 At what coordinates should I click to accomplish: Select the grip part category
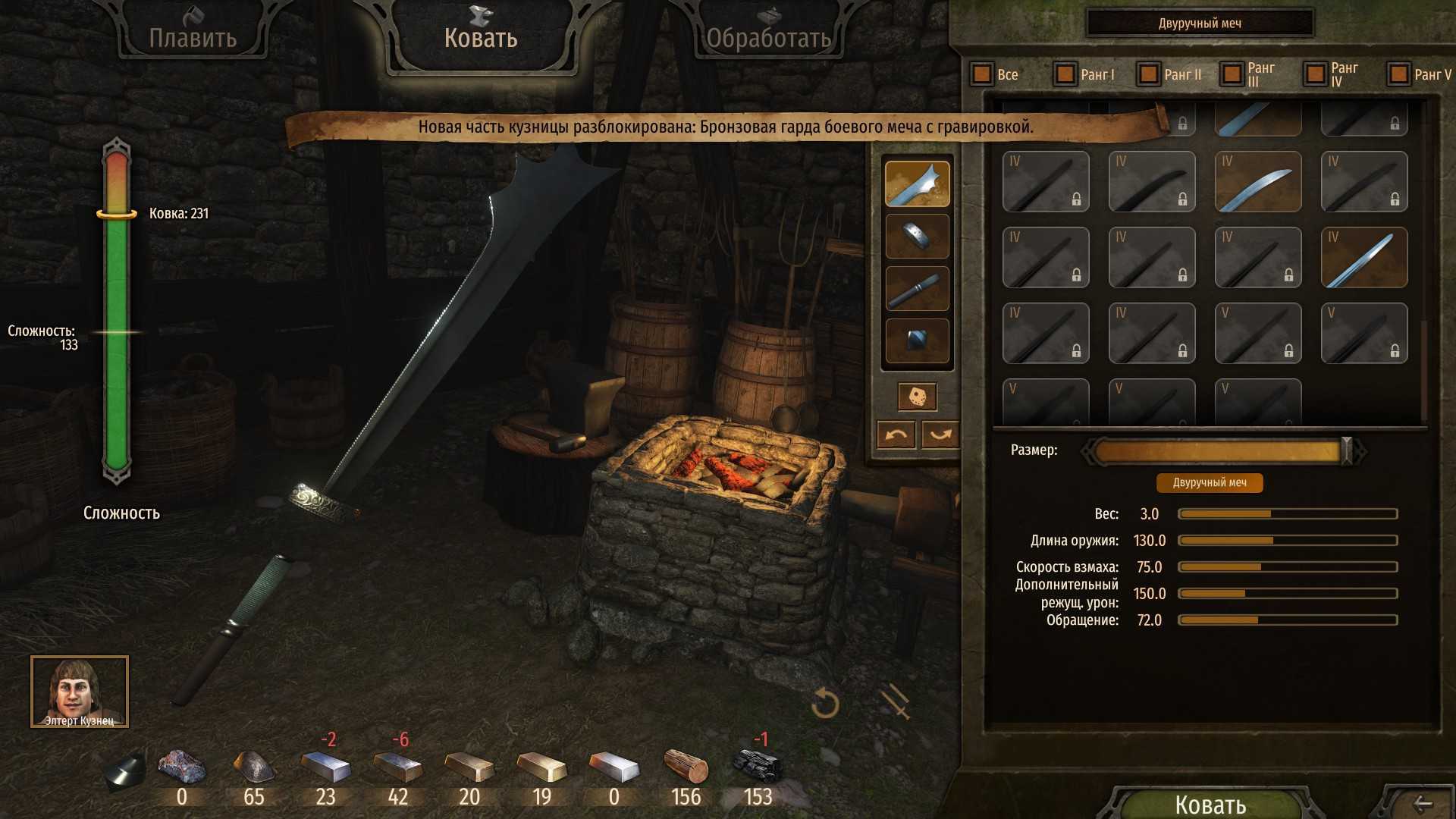tap(917, 289)
